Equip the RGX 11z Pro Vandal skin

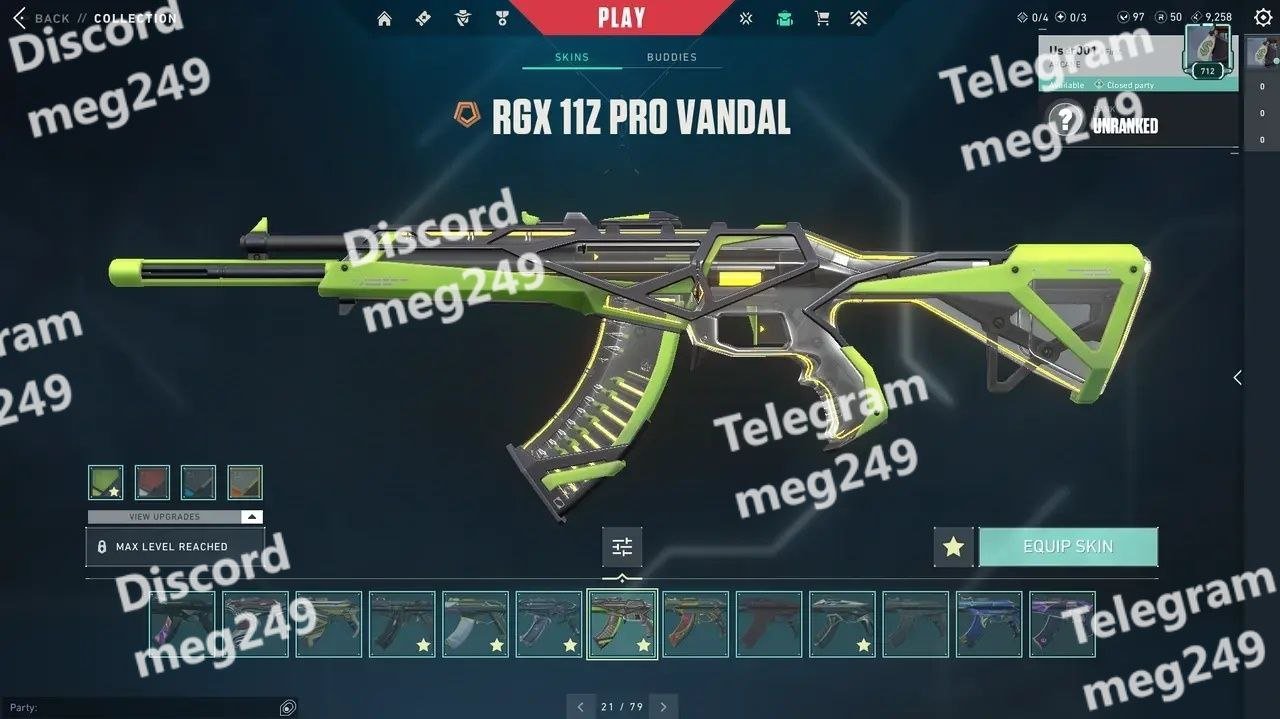1067,547
